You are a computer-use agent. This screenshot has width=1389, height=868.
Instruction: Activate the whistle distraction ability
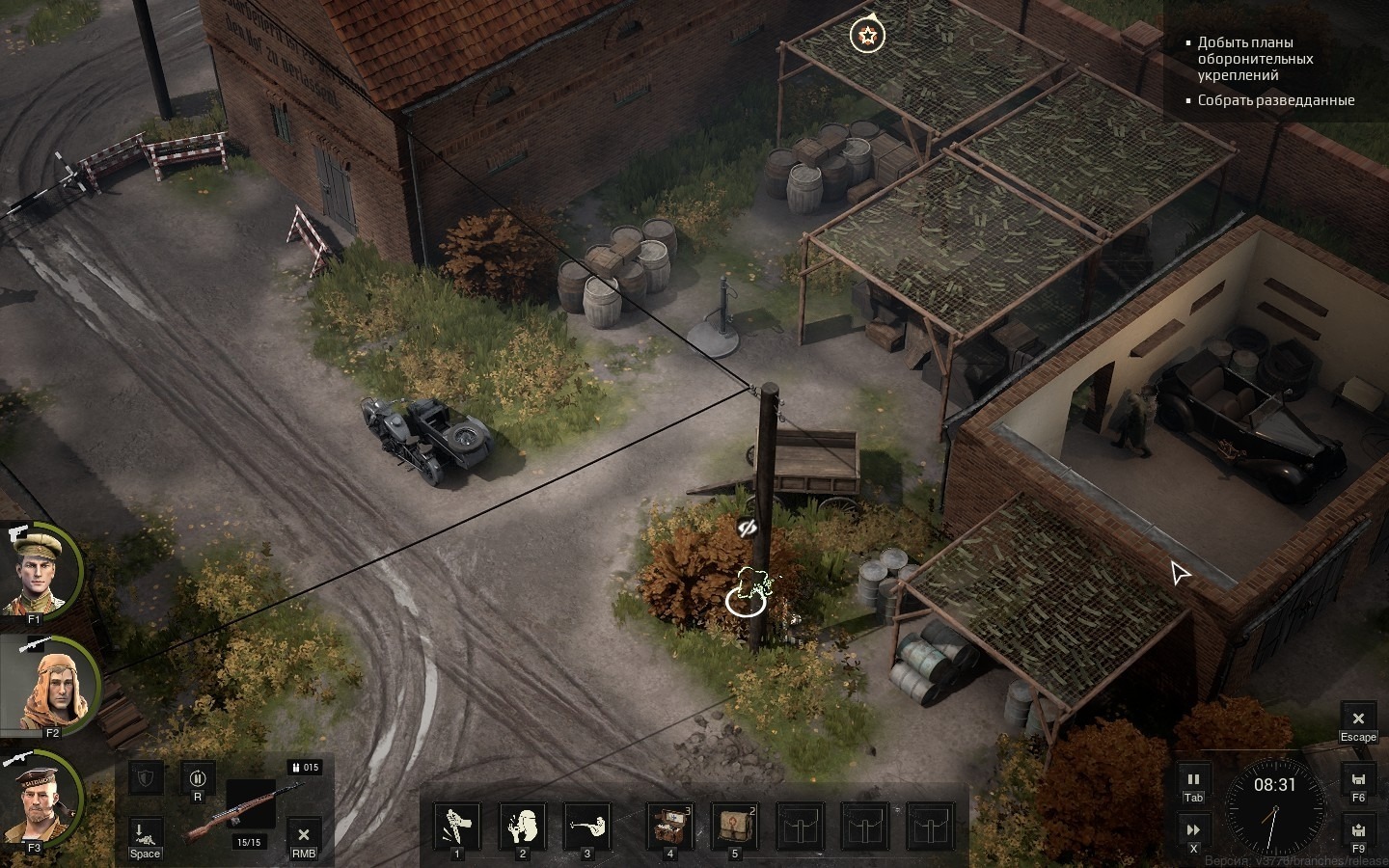click(x=522, y=827)
